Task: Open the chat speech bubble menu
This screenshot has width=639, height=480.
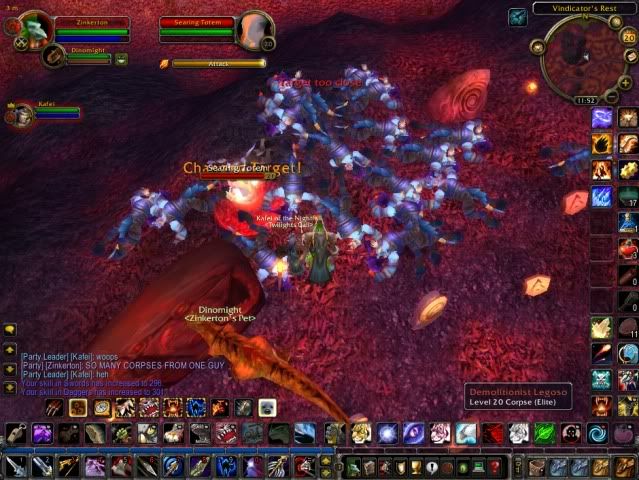Action: (10, 329)
